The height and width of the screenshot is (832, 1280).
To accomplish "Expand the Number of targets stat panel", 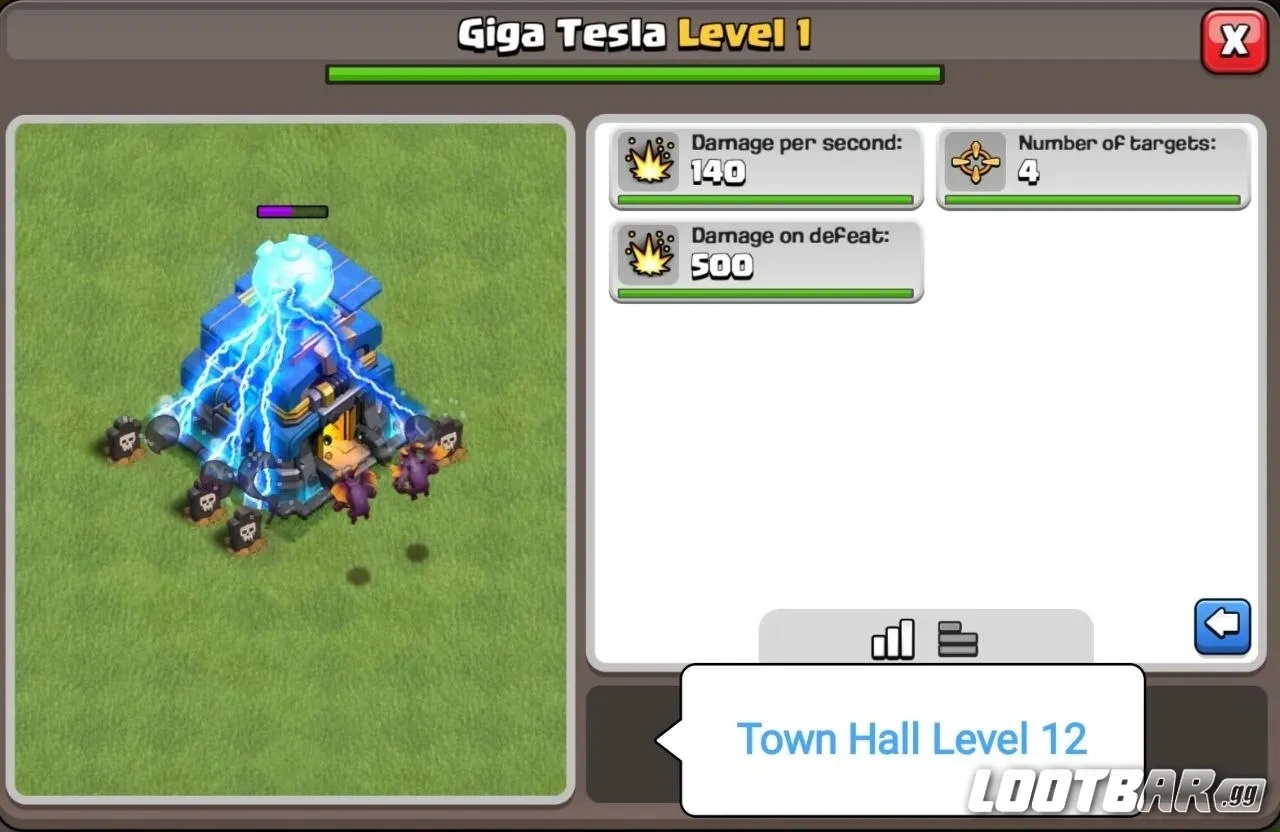I will coord(1093,165).
